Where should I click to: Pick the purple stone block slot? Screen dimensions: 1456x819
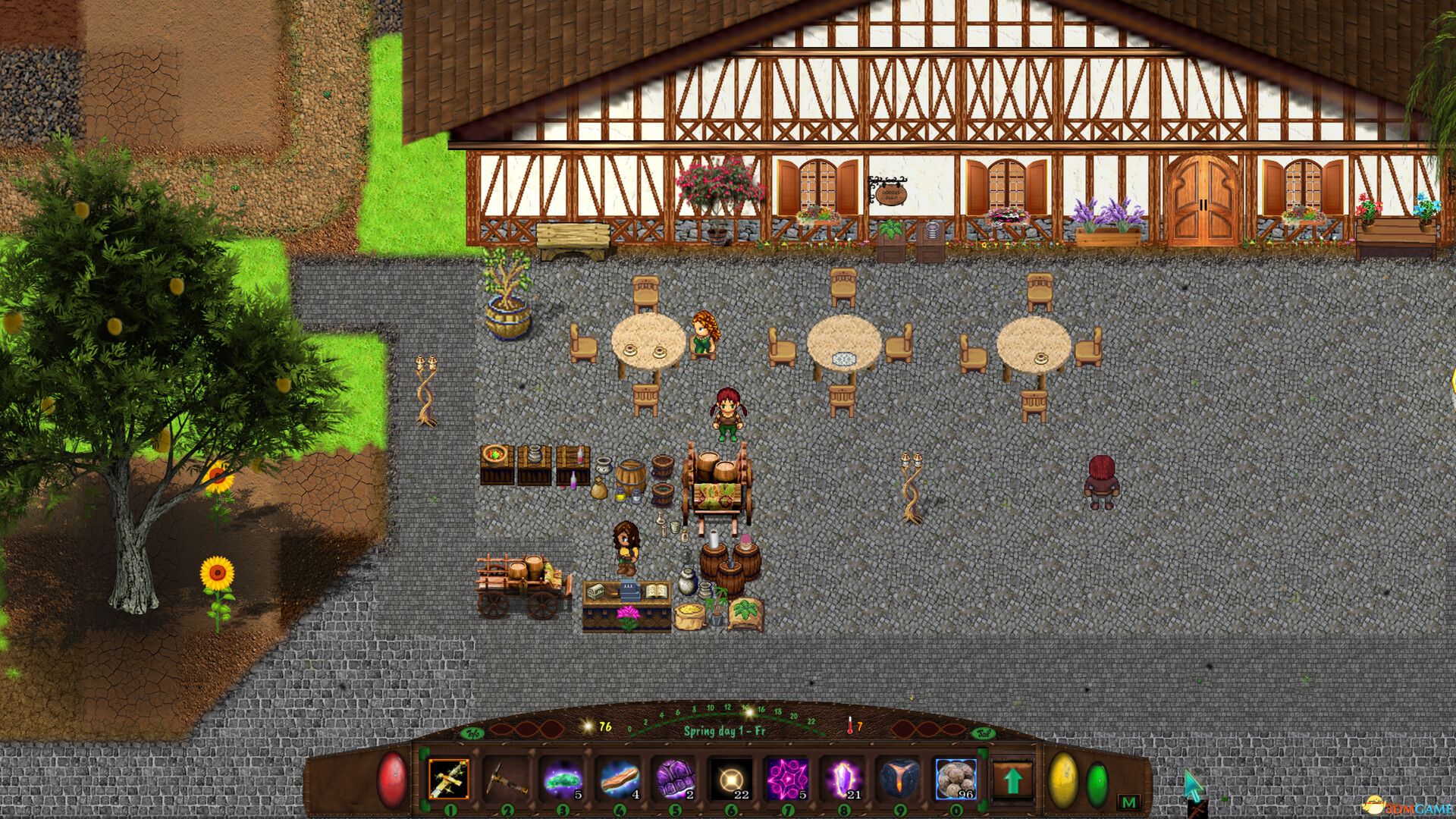click(x=674, y=780)
